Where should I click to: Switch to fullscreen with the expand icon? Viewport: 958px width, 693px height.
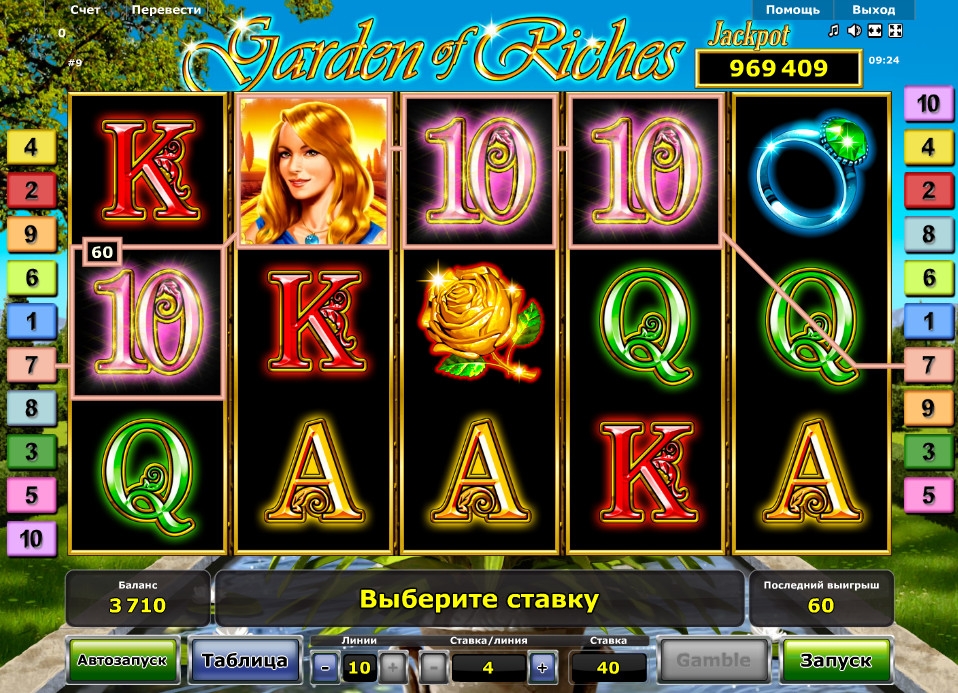(x=895, y=30)
